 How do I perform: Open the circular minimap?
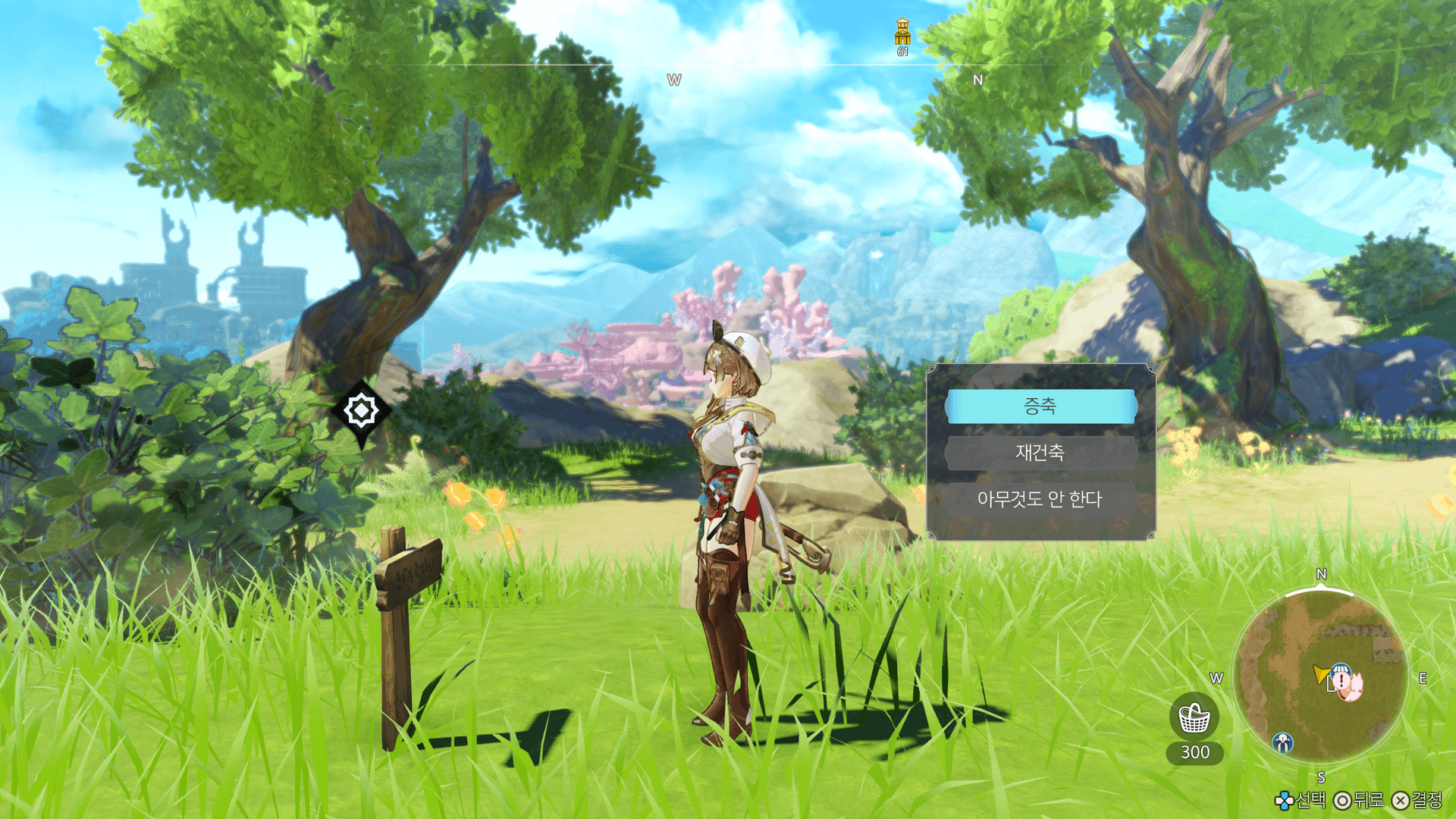1320,676
